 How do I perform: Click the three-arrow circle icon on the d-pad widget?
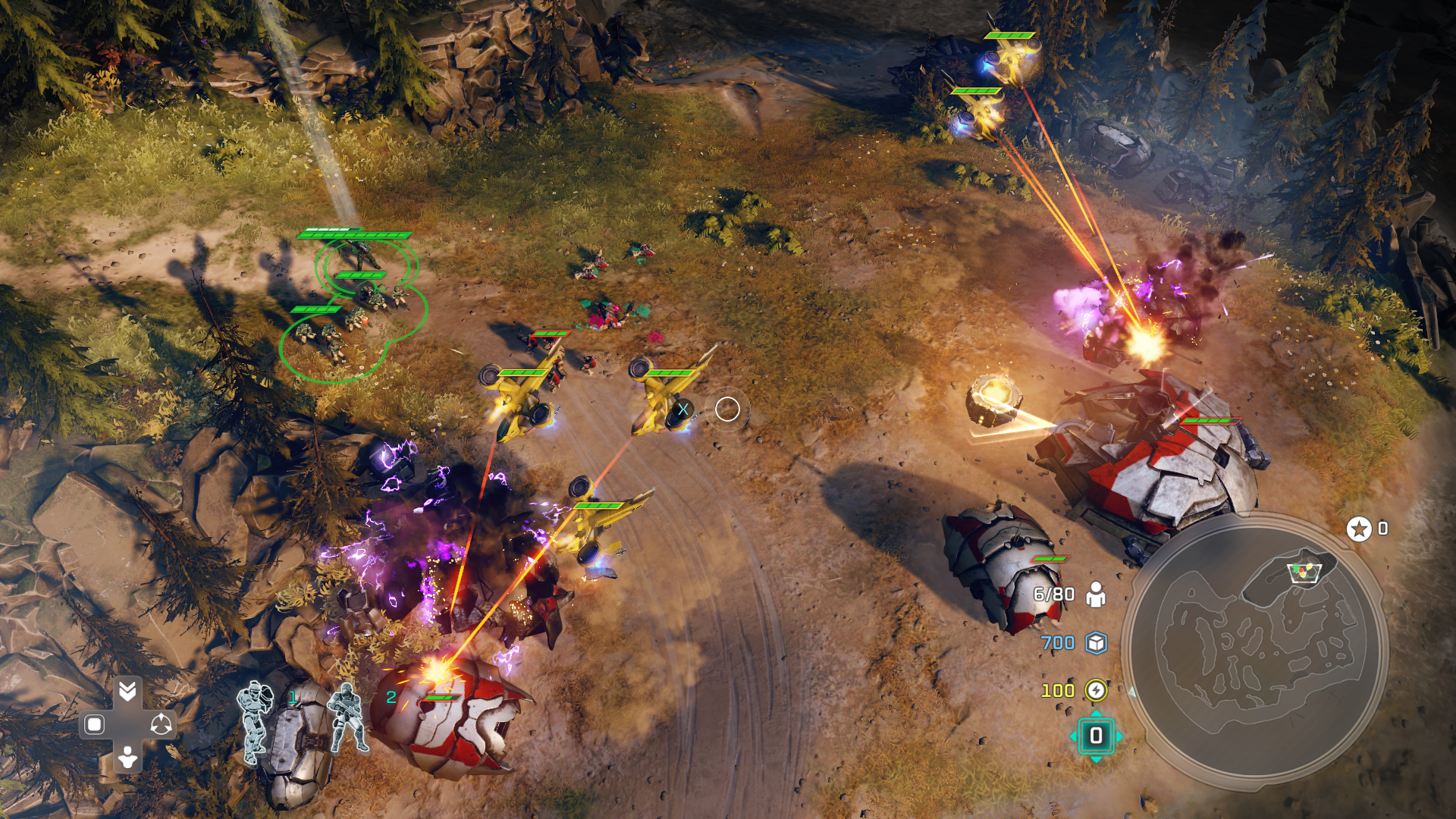pos(161,725)
